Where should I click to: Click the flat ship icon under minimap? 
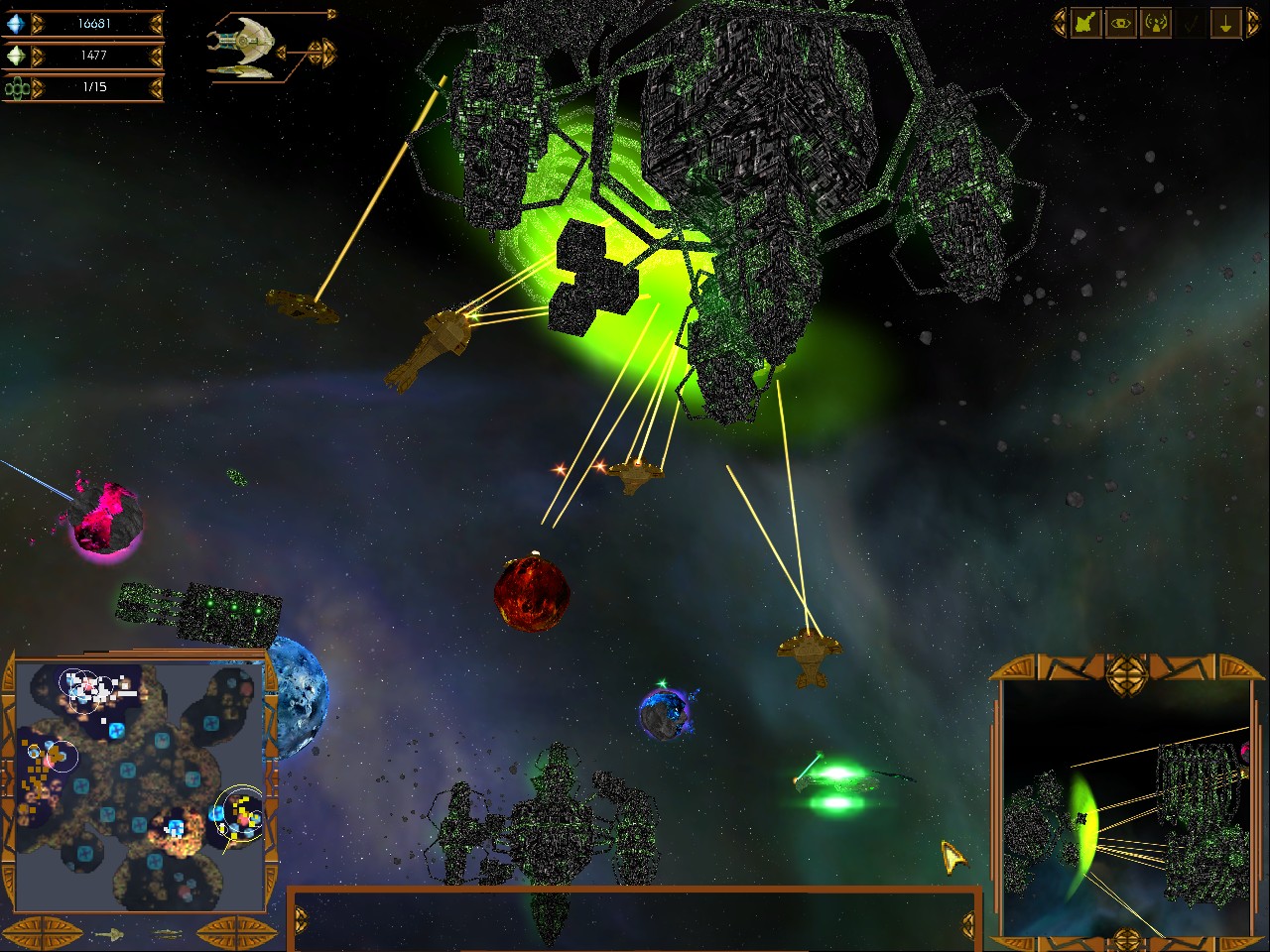coord(167,934)
